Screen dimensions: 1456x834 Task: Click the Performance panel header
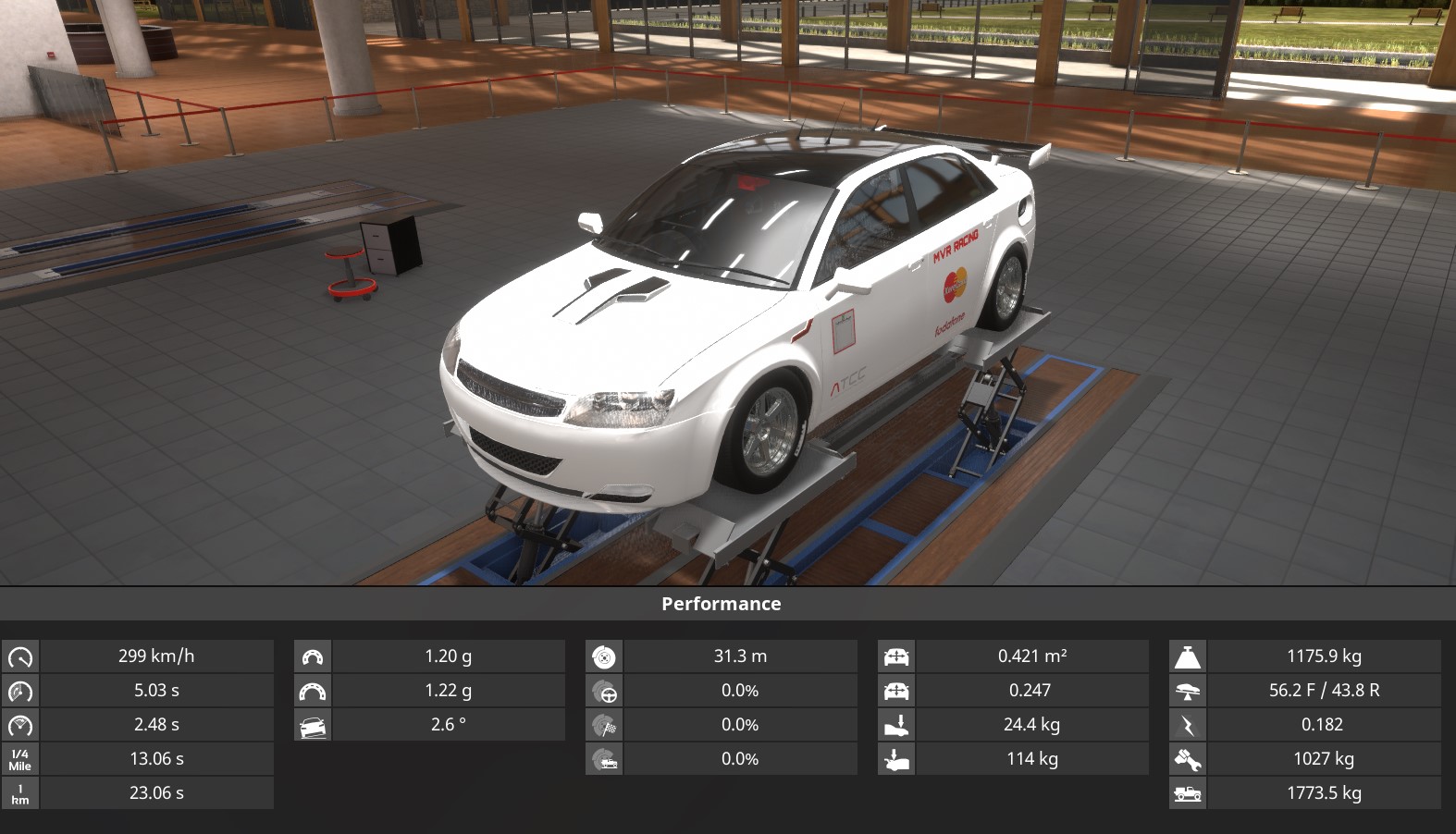tap(722, 604)
